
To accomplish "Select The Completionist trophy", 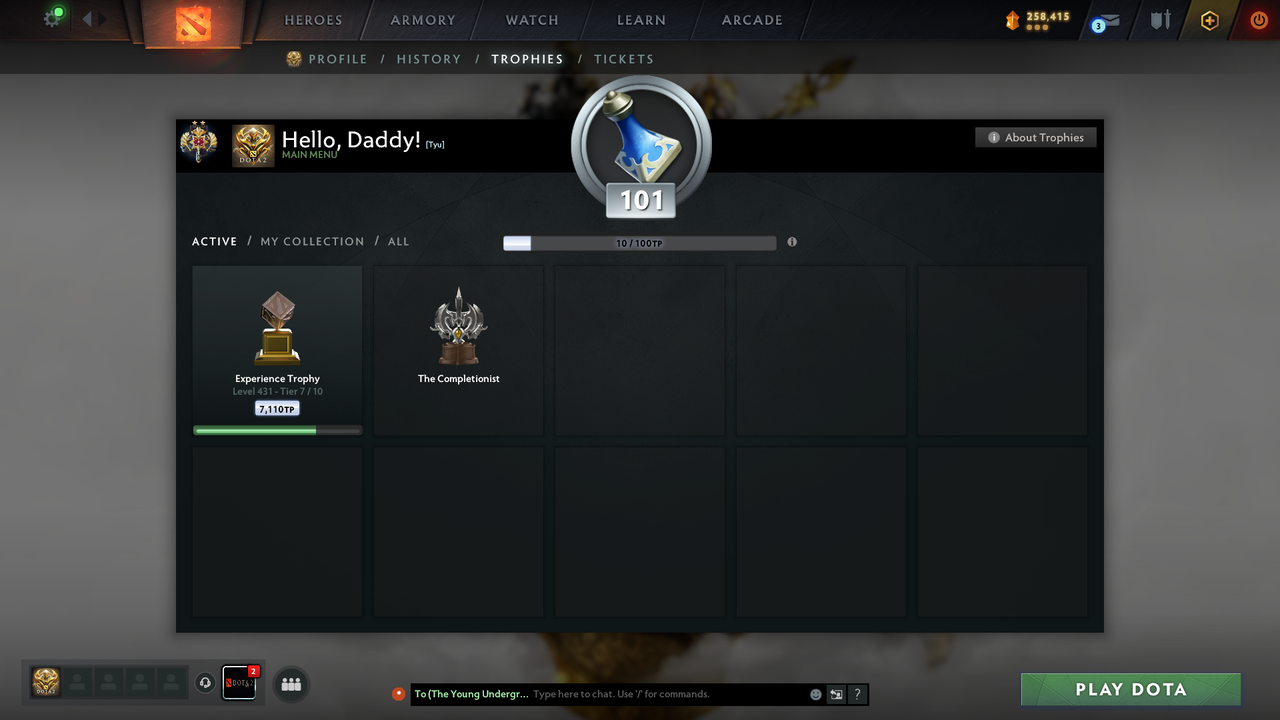I will 458,349.
